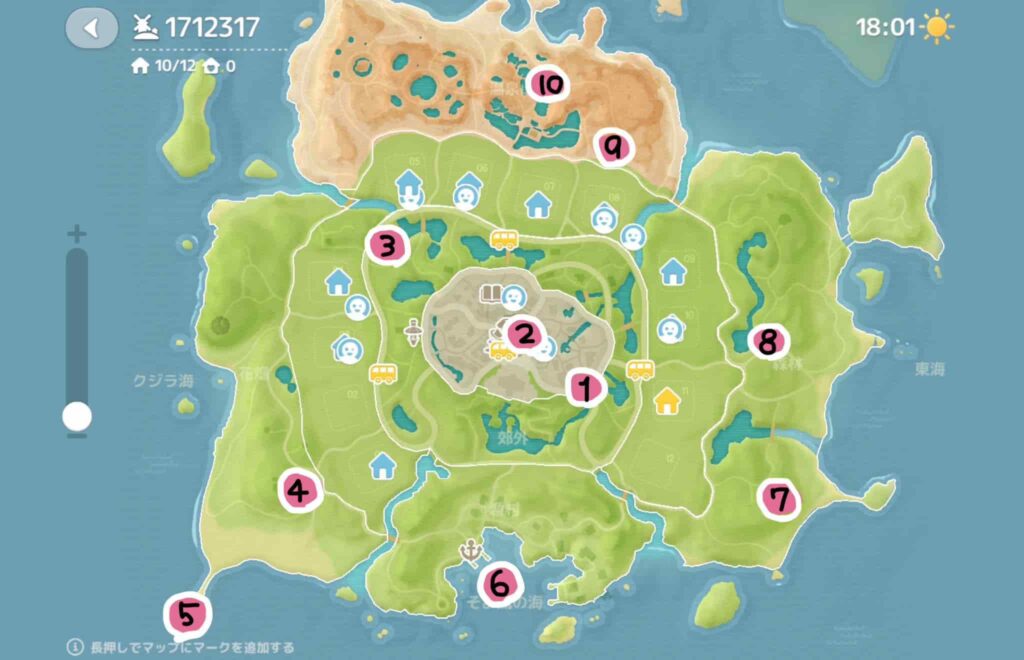The image size is (1024, 660).
Task: Click the white zoom slider handle
Action: 76,415
